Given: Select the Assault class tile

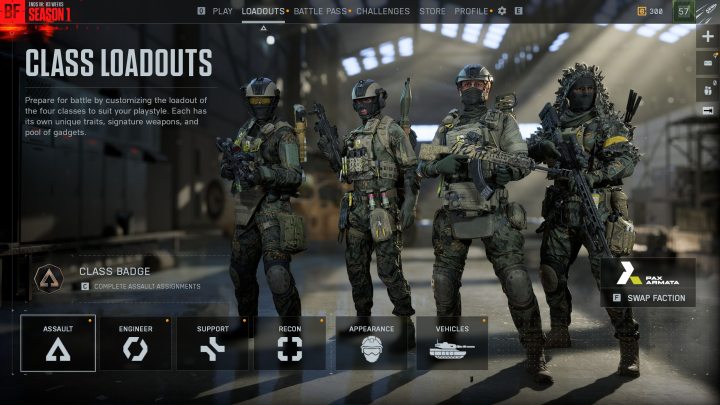Looking at the screenshot, I should coord(58,343).
